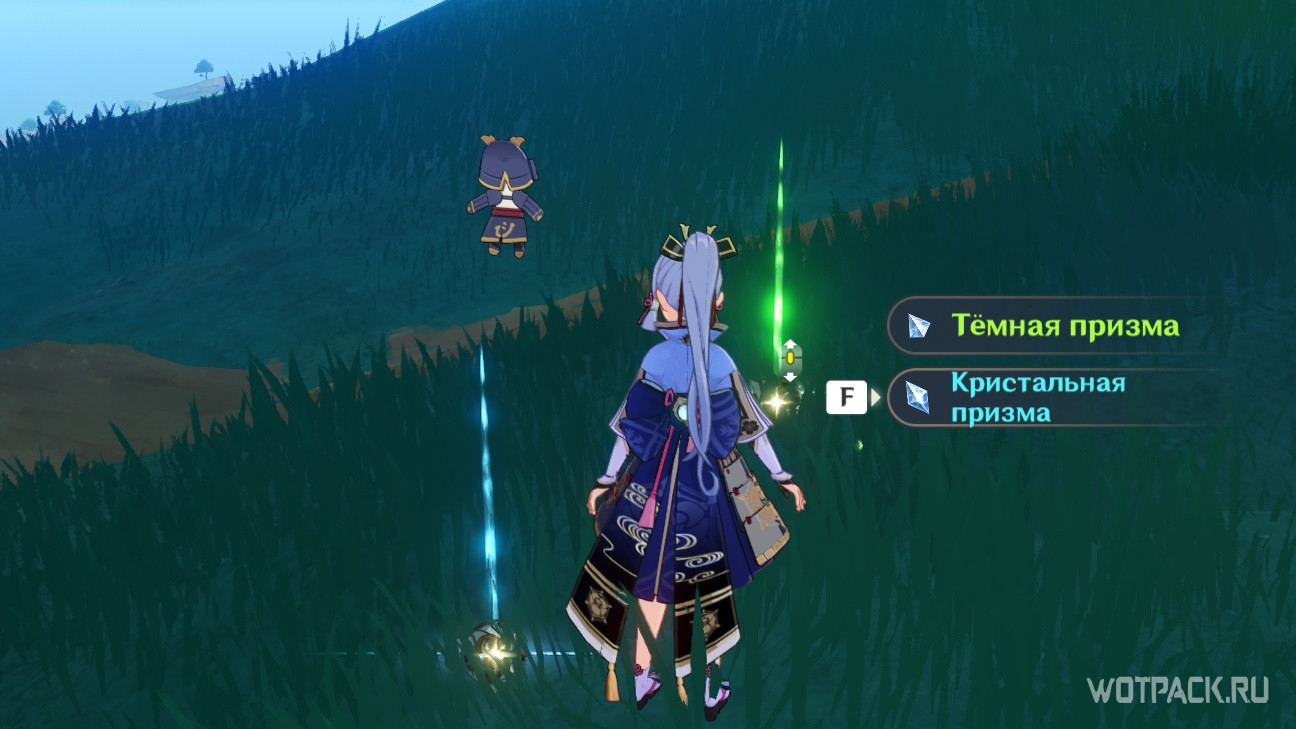Click the up arrow above scroll indicator
This screenshot has height=729, width=1296.
tap(791, 342)
